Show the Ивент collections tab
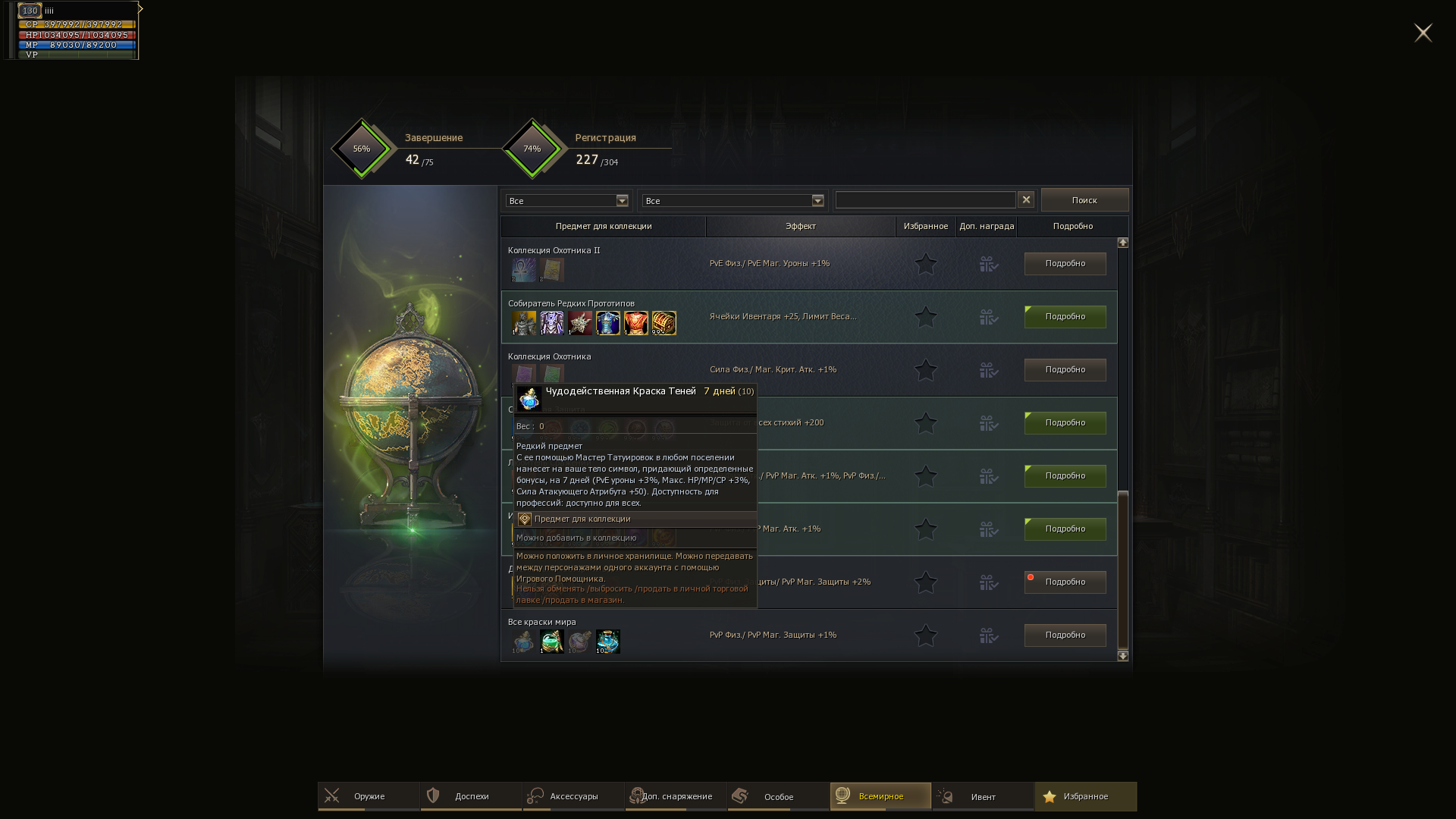This screenshot has width=1456, height=819. coord(983,796)
